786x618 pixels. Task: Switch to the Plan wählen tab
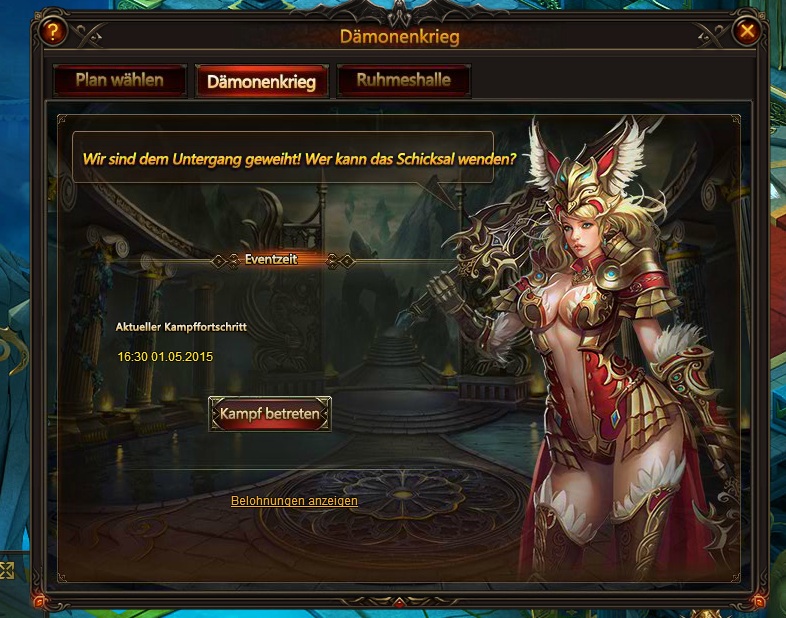(119, 81)
